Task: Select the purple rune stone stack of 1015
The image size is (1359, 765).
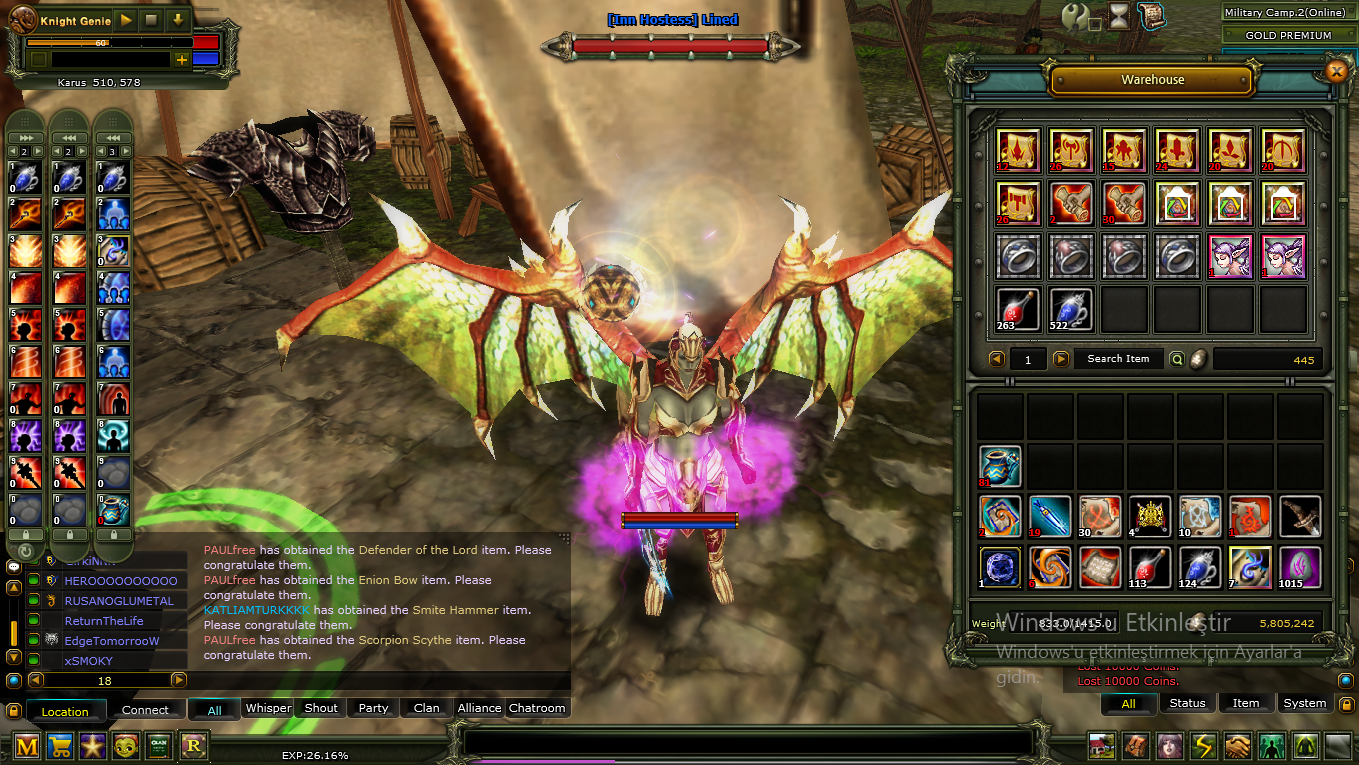Action: (1300, 567)
